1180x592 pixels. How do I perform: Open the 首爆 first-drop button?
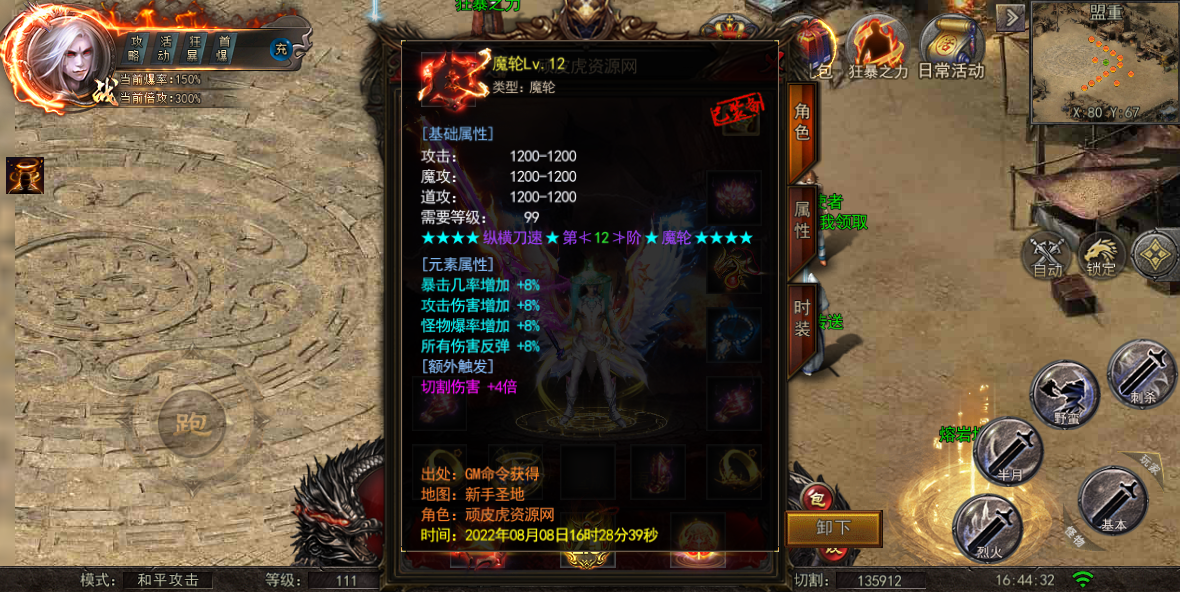[224, 47]
